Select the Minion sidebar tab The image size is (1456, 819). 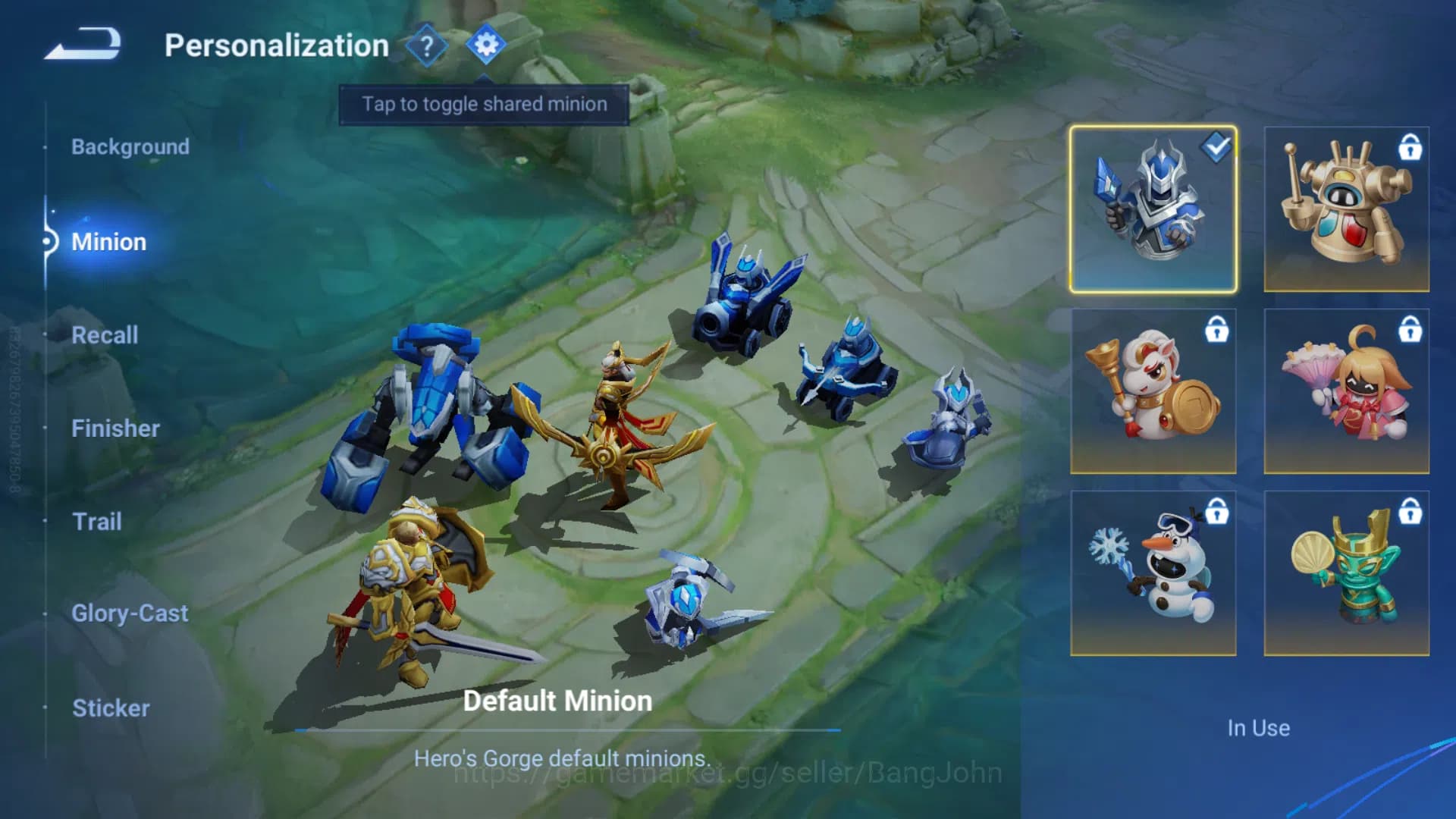click(x=109, y=242)
